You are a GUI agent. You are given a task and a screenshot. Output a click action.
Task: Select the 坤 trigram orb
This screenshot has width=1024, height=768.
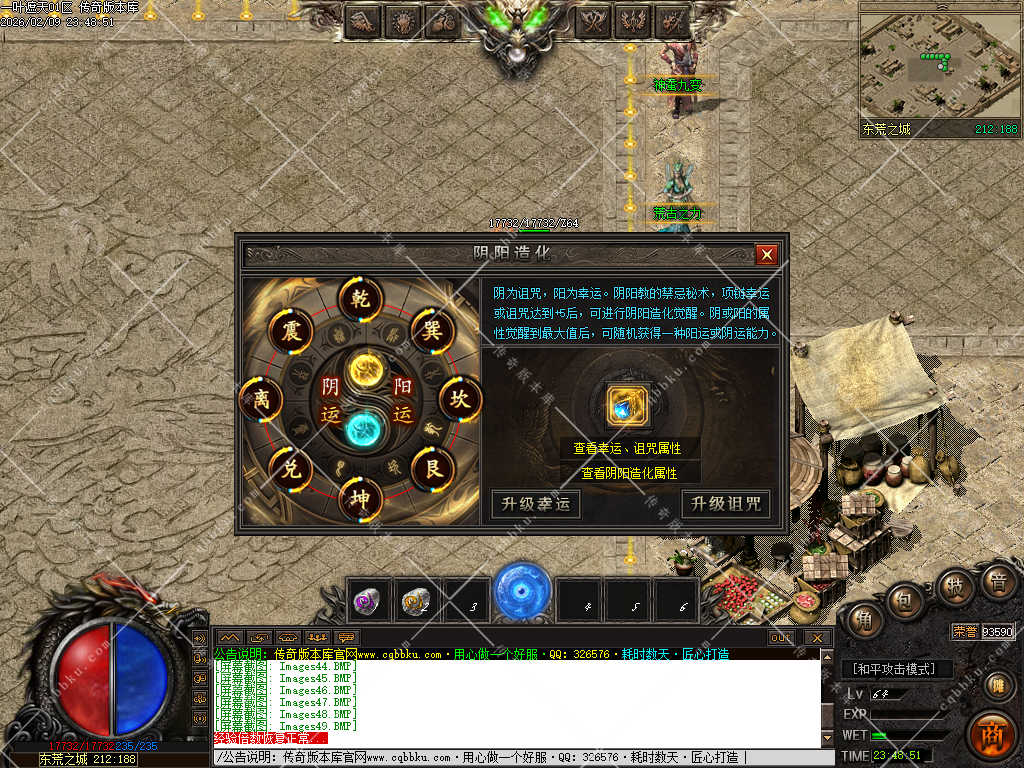tap(360, 499)
